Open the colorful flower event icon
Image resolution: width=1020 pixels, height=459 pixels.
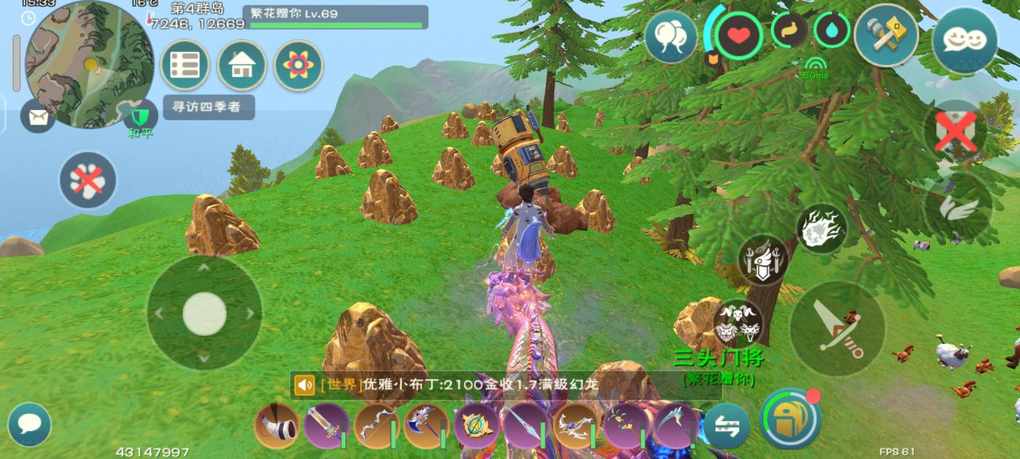point(297,65)
